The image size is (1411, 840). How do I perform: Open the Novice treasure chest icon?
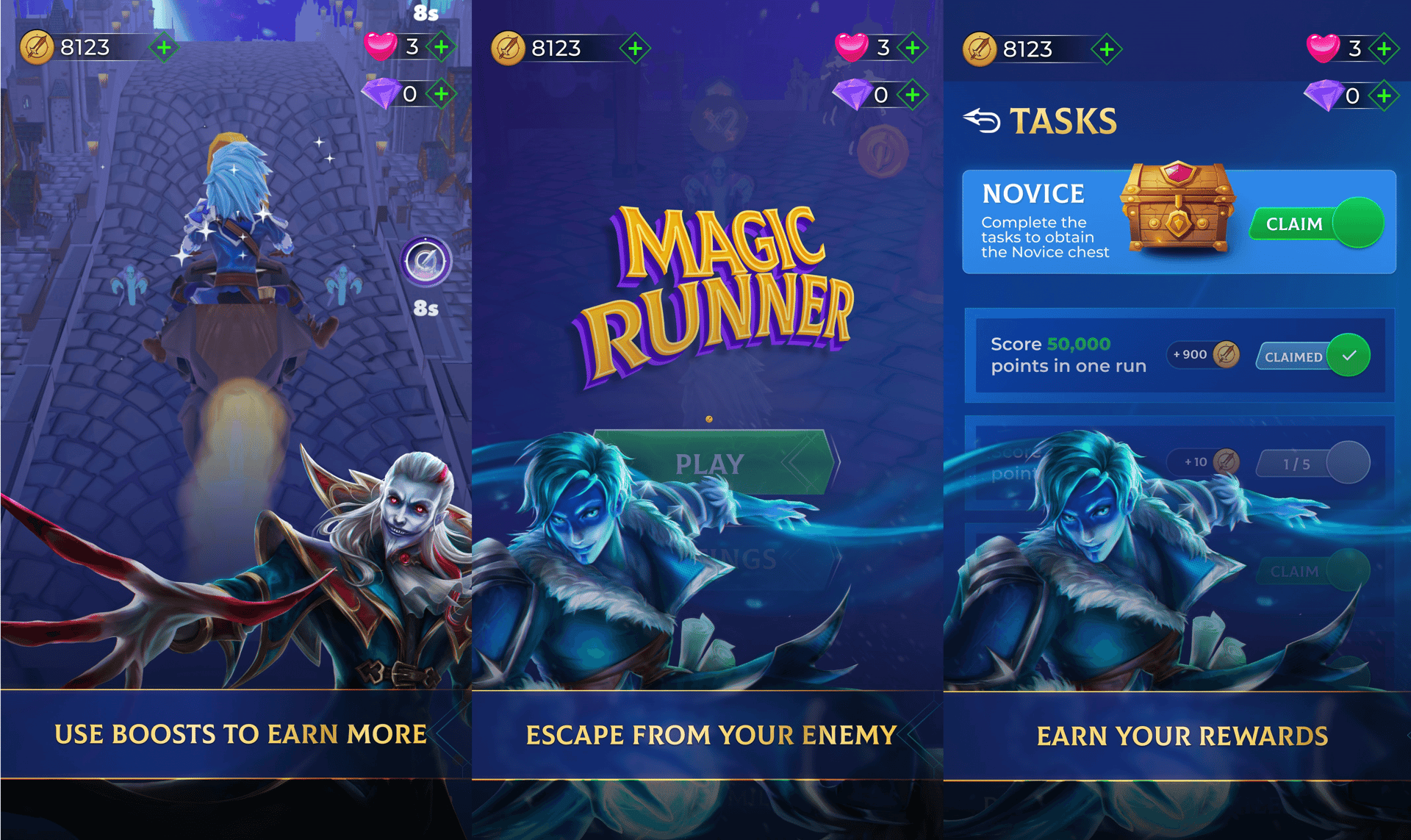[x=1177, y=208]
